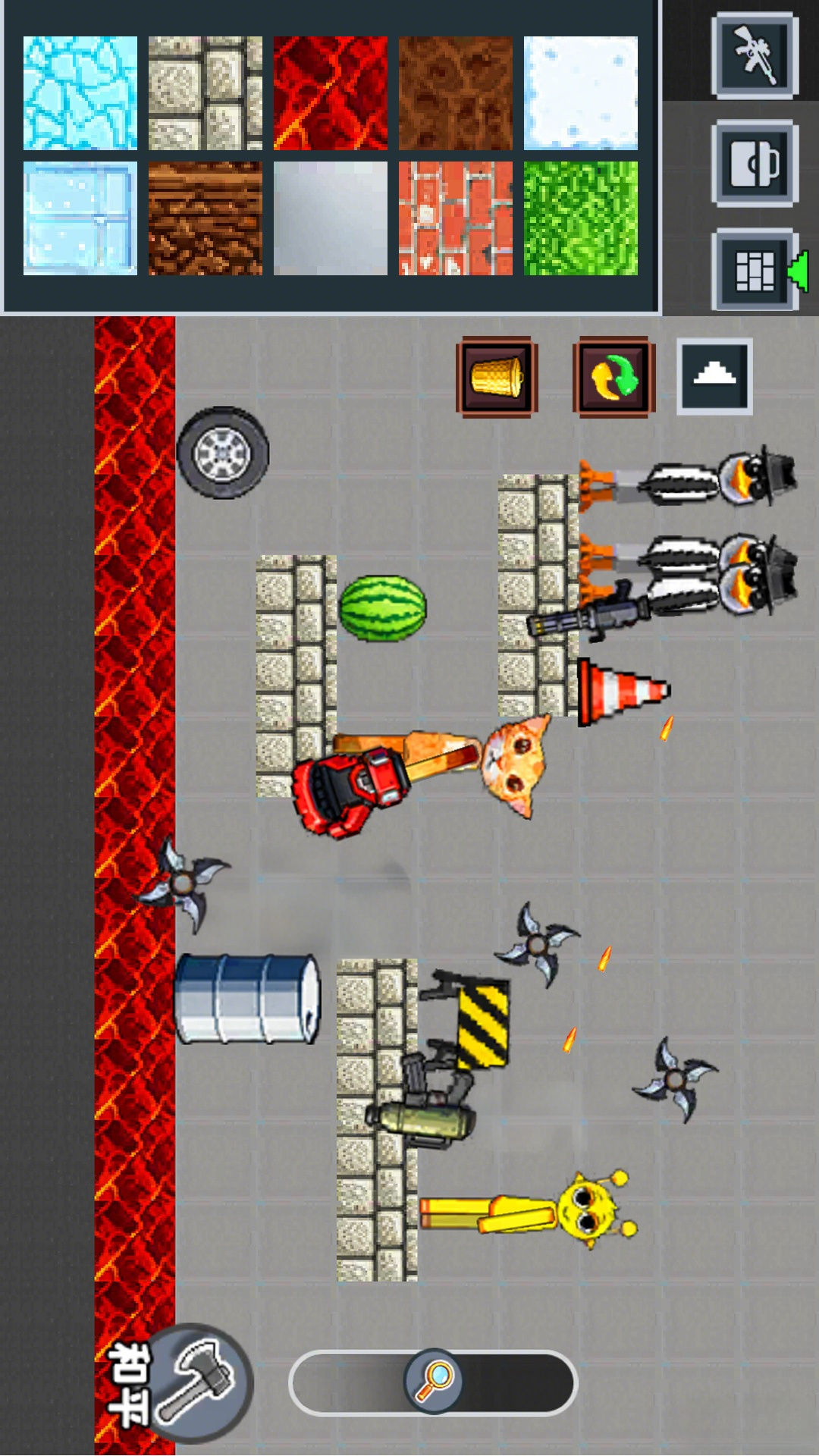
Task: Open the weapons category tab
Action: point(755,55)
